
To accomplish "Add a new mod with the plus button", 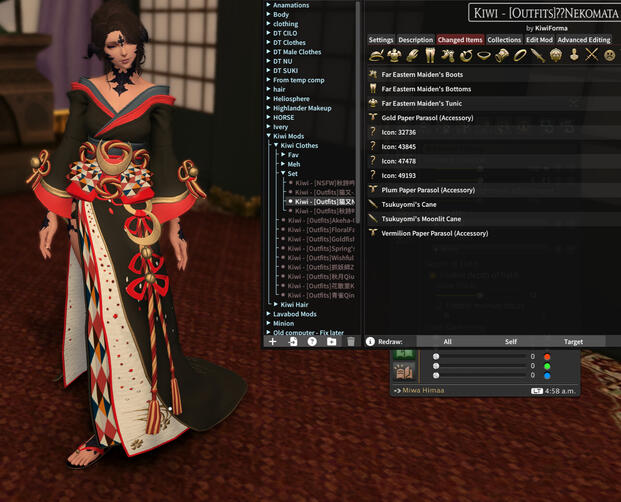I will tap(273, 342).
